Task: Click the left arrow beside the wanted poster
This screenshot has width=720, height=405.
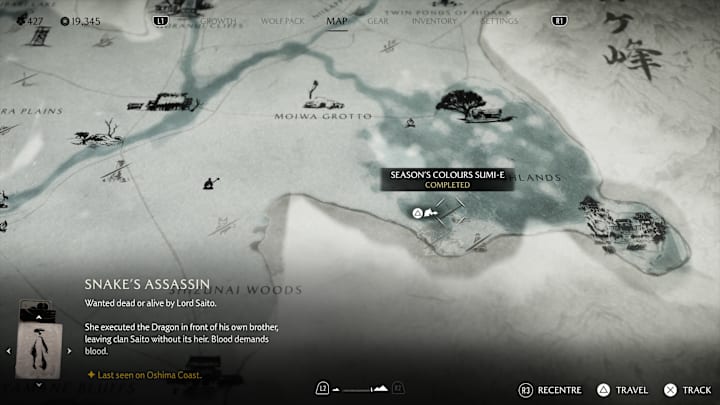Action: click(9, 351)
